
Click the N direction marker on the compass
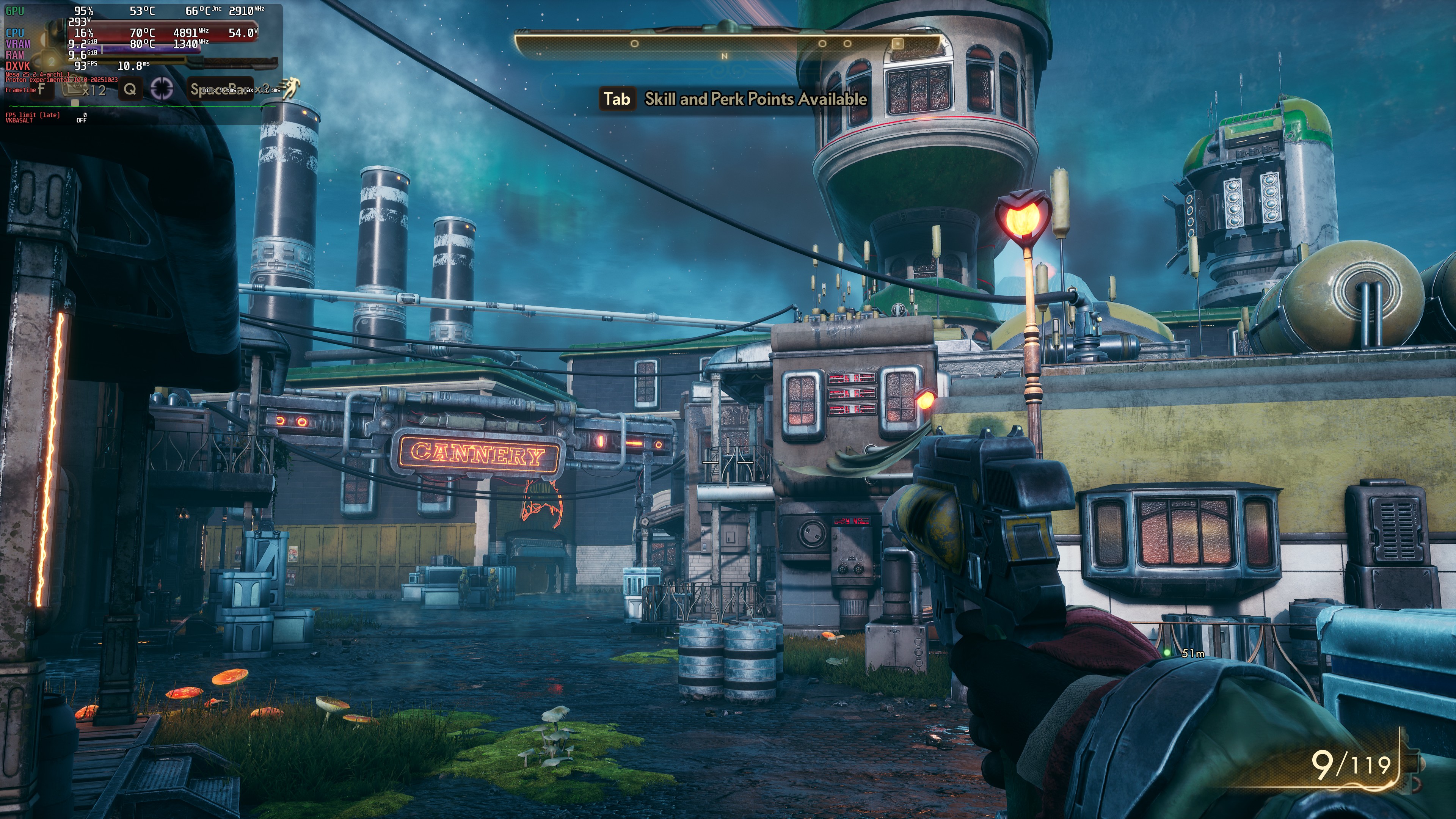tap(725, 56)
